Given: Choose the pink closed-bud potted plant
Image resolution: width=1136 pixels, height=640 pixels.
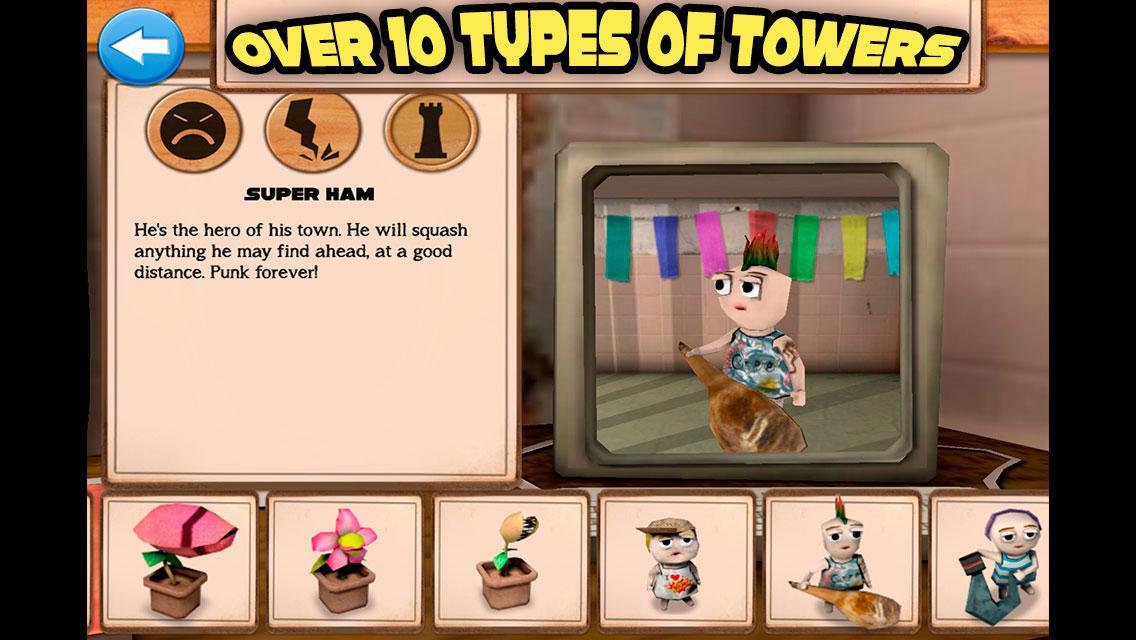Looking at the screenshot, I should 178,562.
